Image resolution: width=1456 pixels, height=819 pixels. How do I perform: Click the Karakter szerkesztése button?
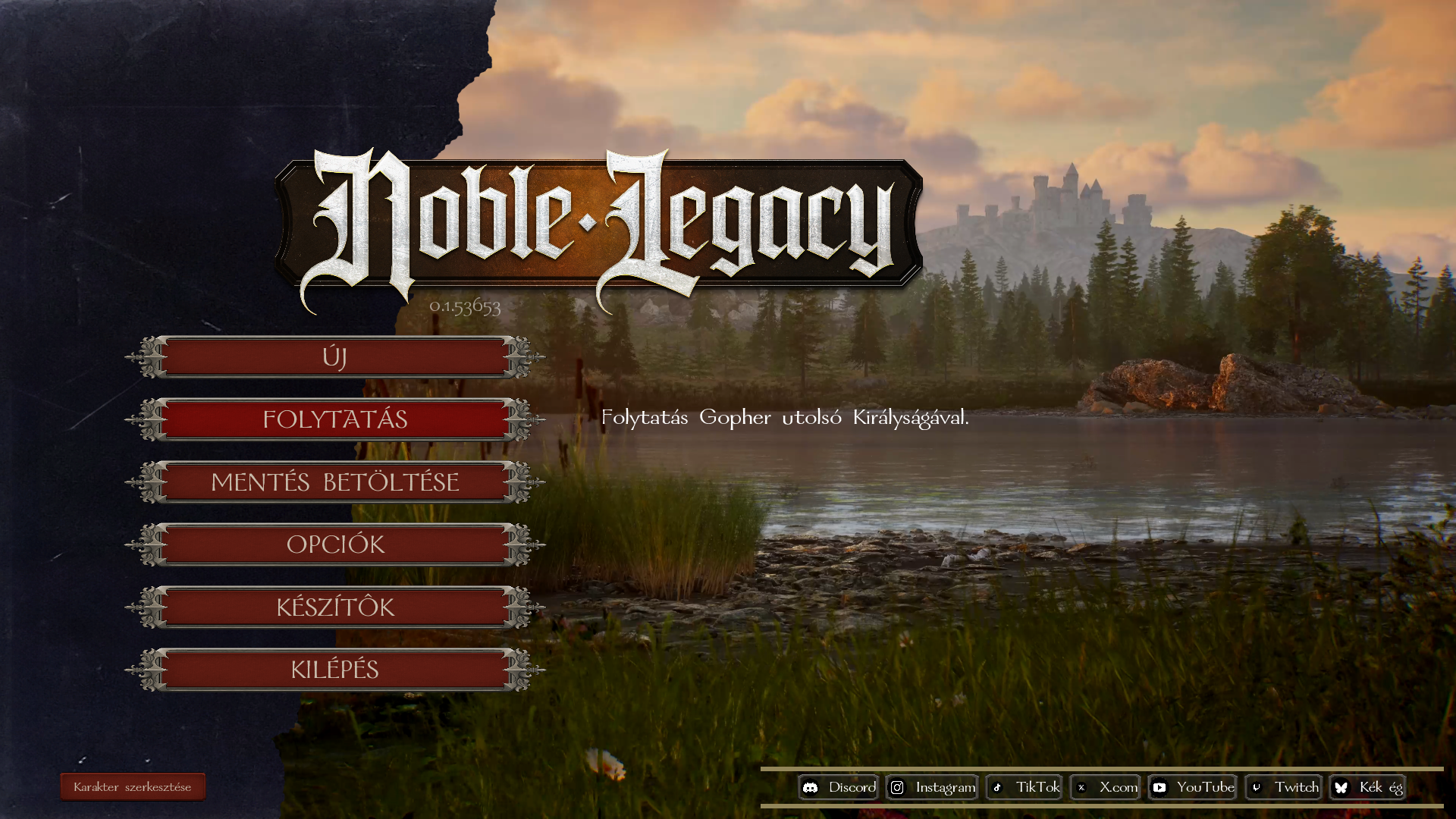133,787
